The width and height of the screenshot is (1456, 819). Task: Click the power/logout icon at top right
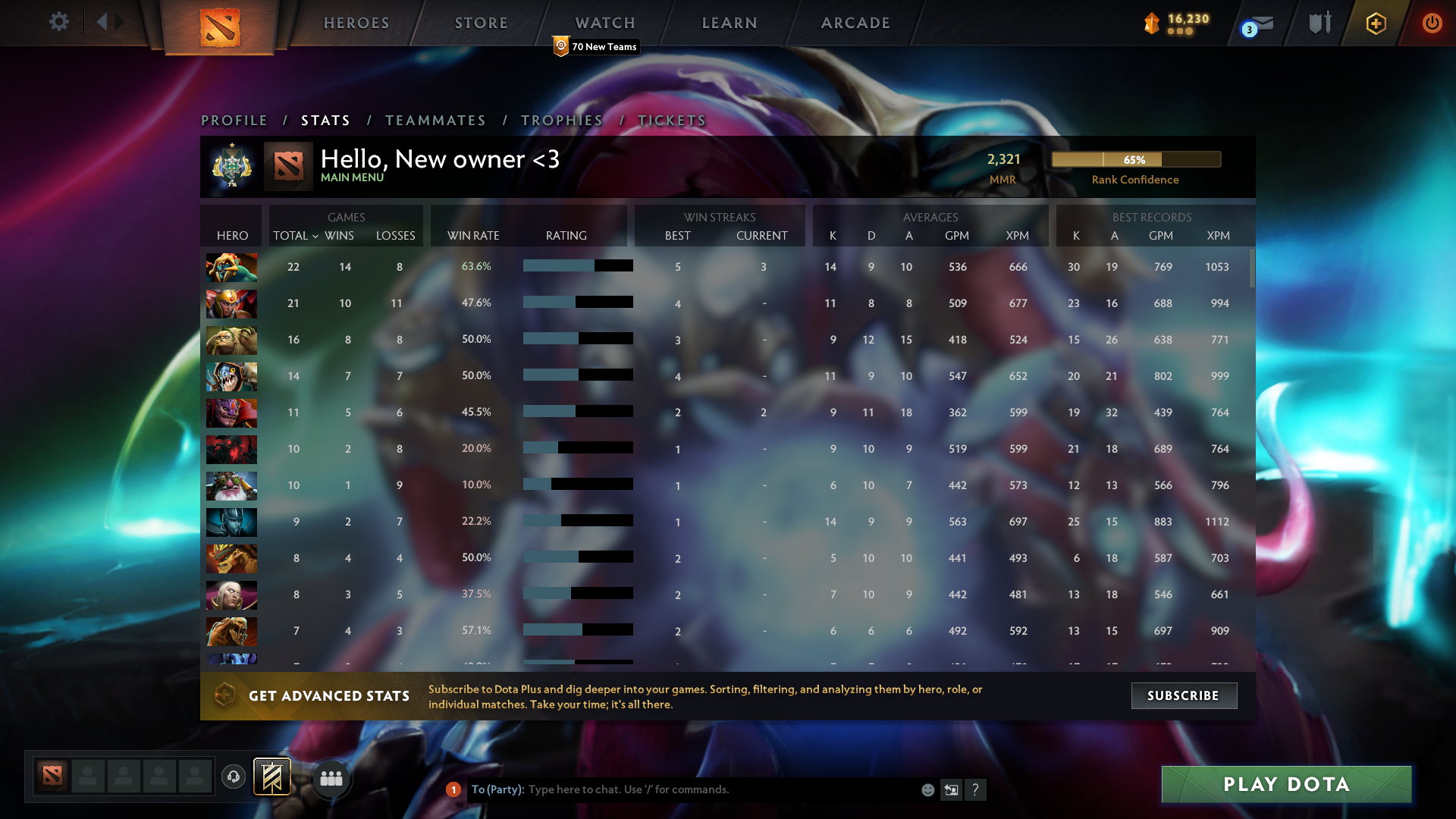click(x=1432, y=23)
